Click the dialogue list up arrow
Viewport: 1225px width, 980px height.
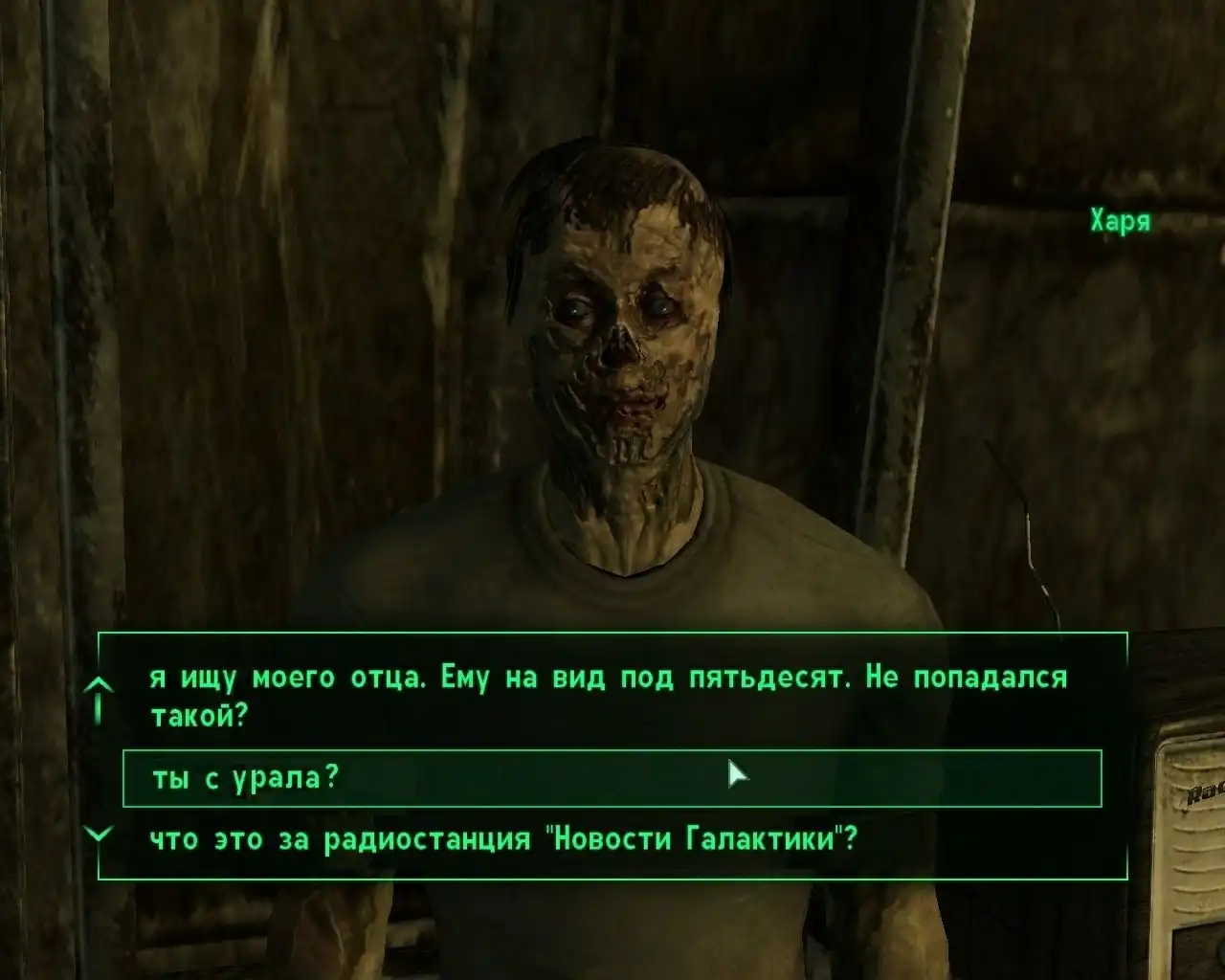[x=99, y=687]
